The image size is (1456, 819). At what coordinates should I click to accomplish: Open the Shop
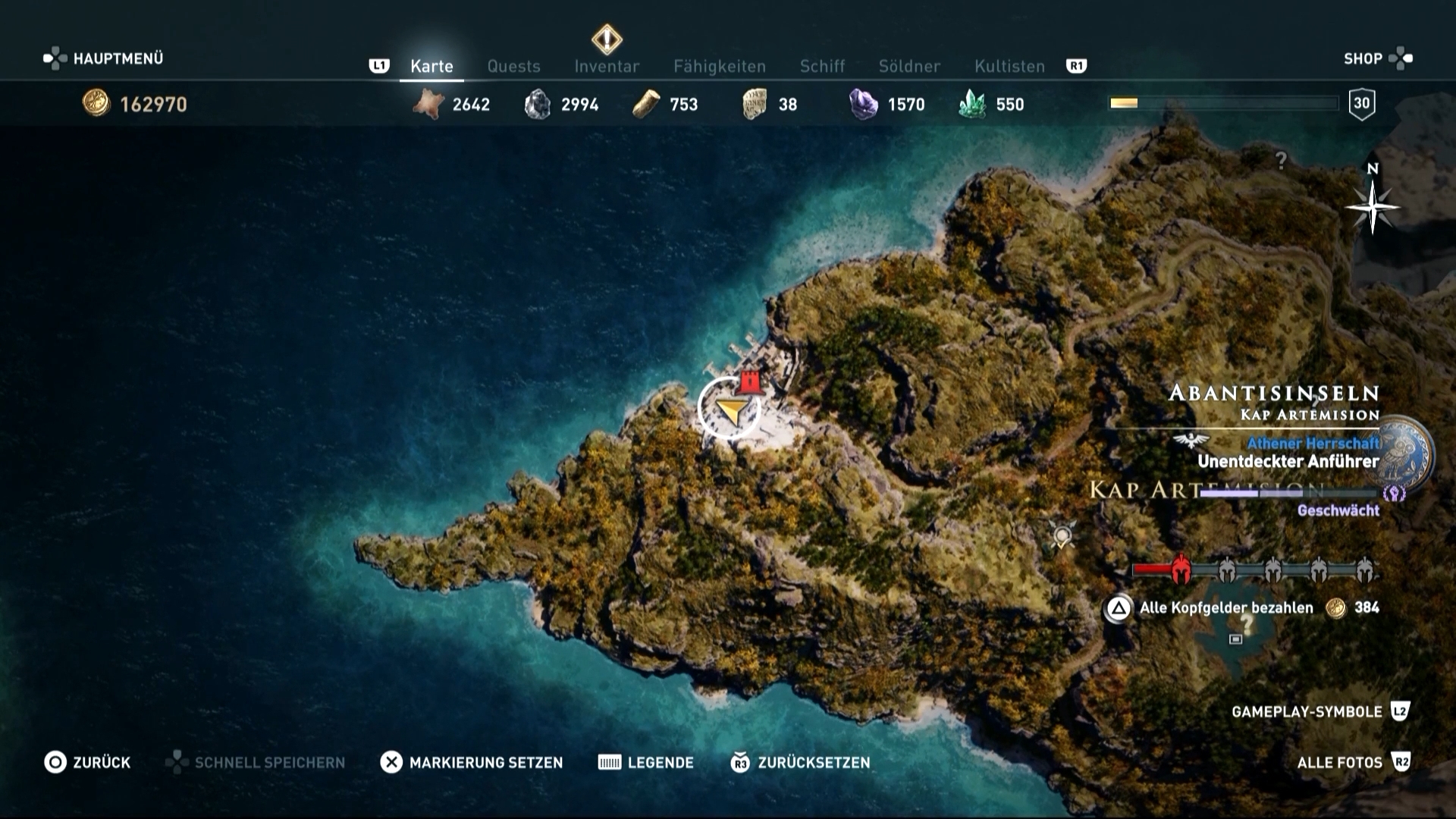(x=1377, y=58)
